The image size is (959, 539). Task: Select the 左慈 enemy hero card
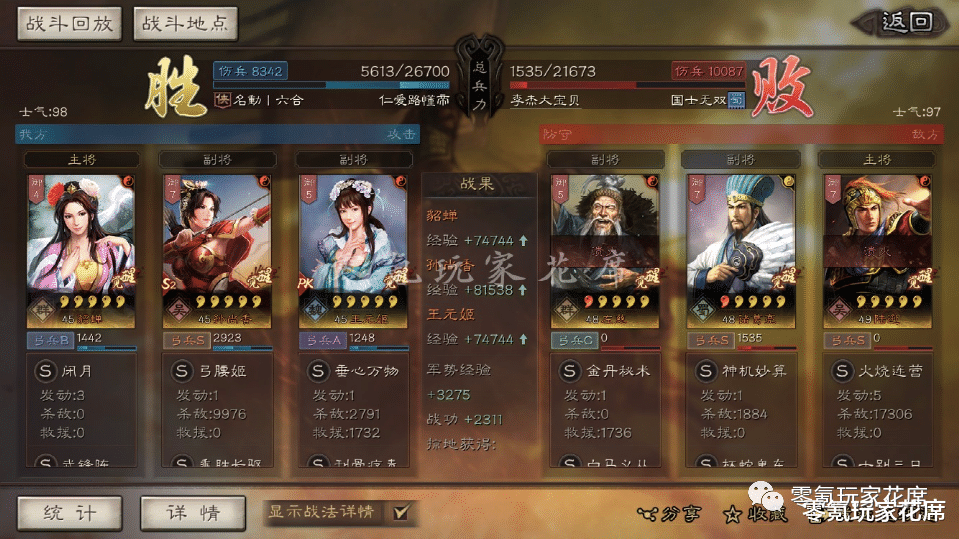604,250
